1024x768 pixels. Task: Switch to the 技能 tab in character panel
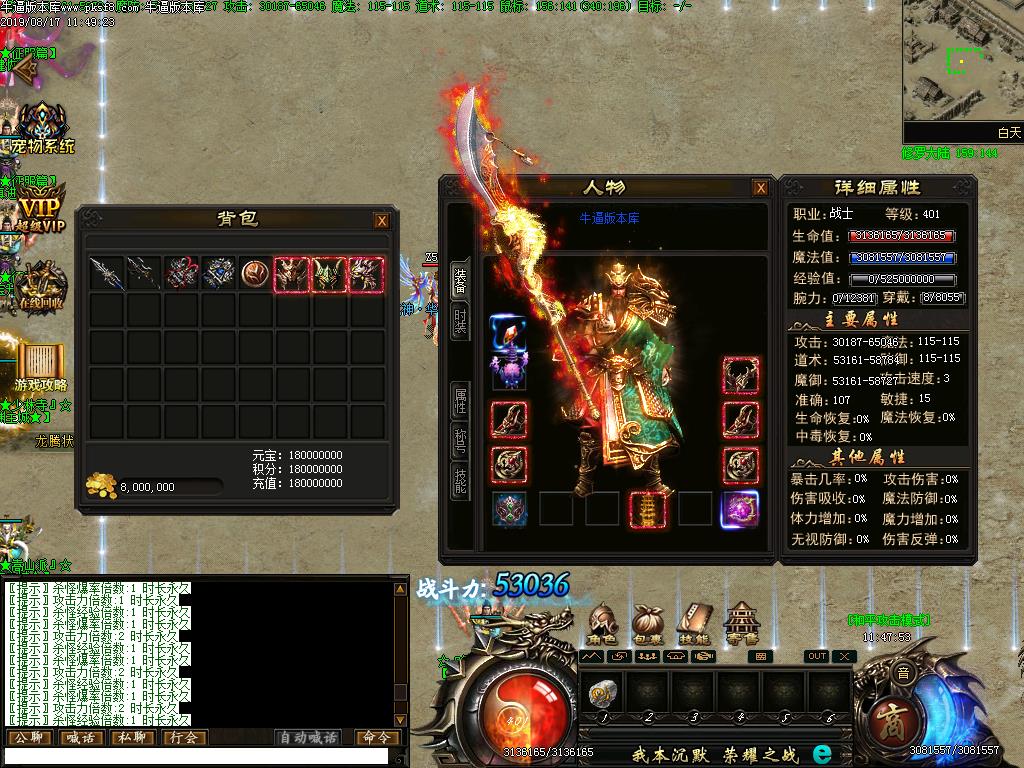(460, 482)
